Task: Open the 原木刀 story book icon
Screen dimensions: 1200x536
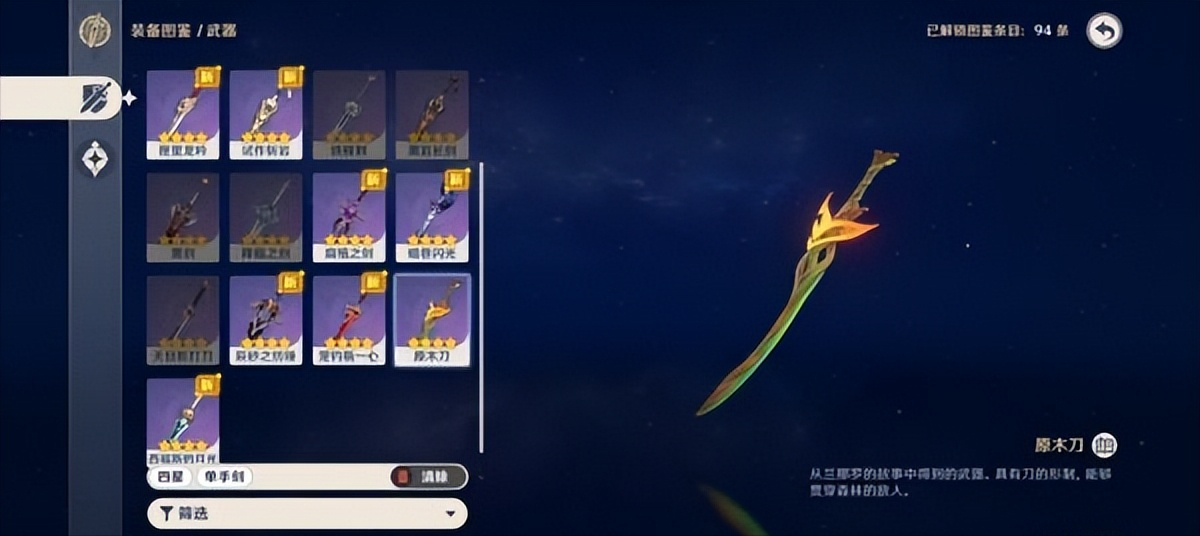Action: [1104, 445]
